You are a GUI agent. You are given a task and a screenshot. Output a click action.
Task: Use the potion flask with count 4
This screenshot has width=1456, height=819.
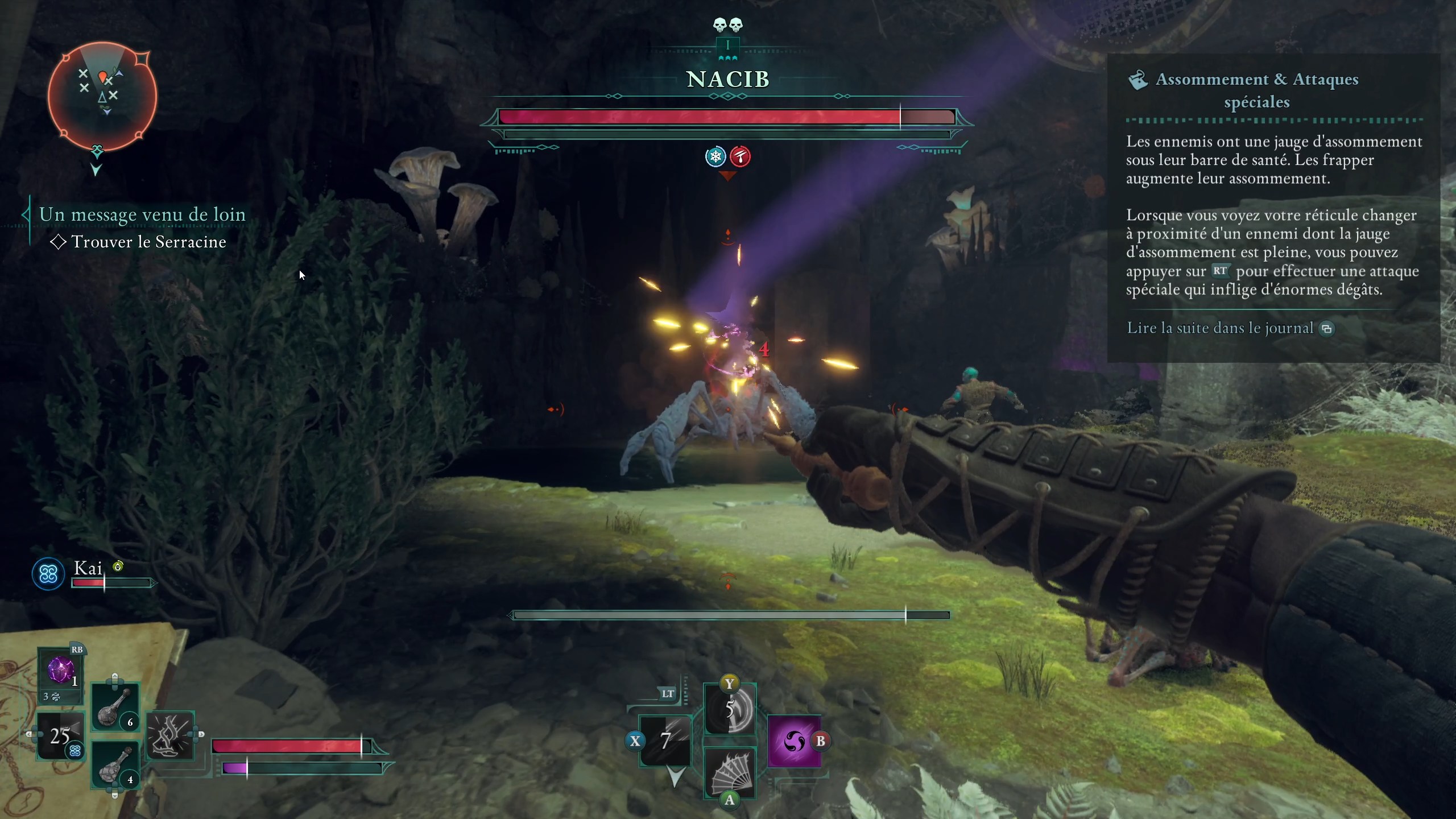click(x=115, y=765)
